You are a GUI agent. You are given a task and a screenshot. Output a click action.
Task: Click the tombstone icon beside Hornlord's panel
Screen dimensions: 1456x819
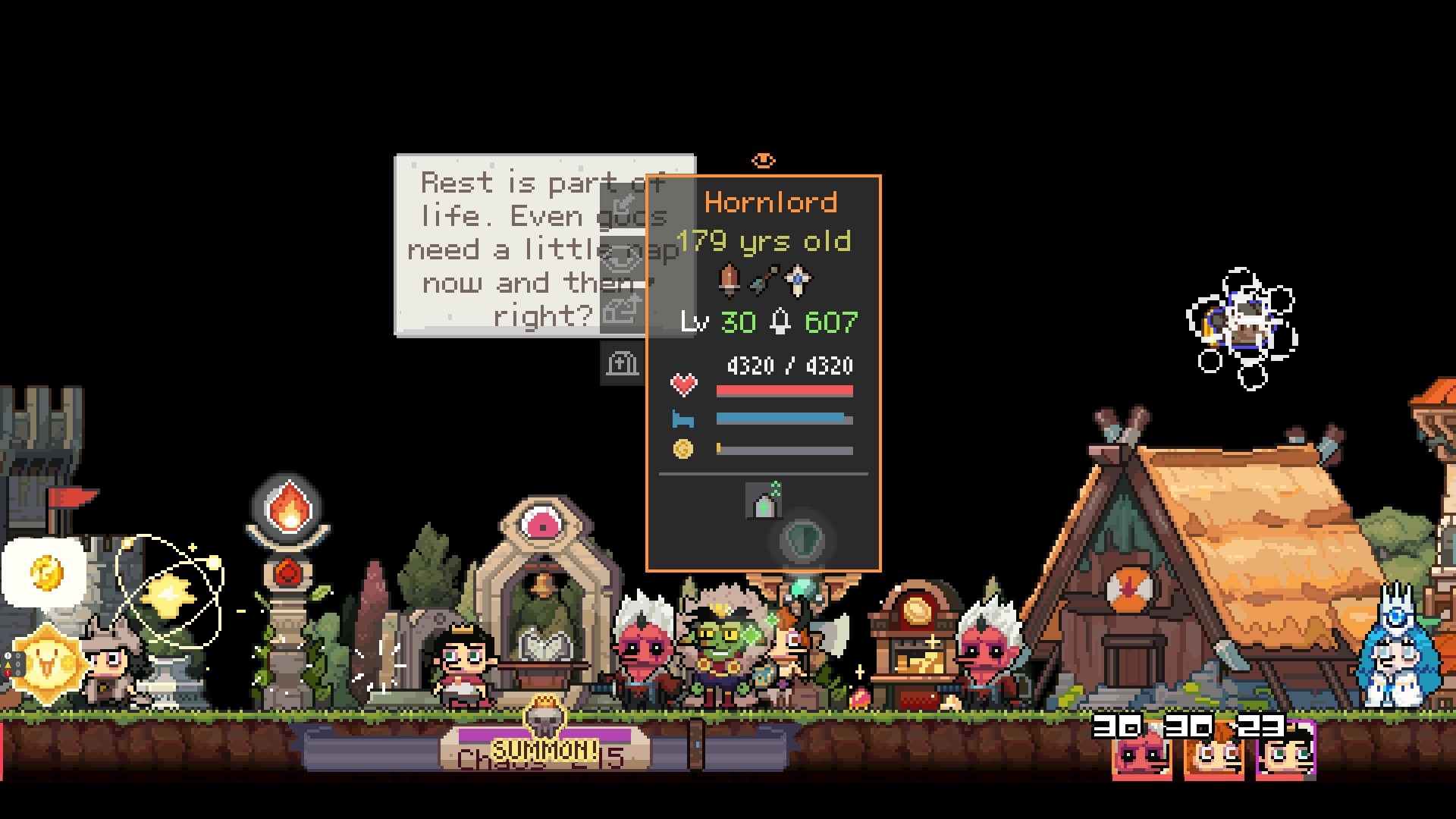click(x=622, y=364)
